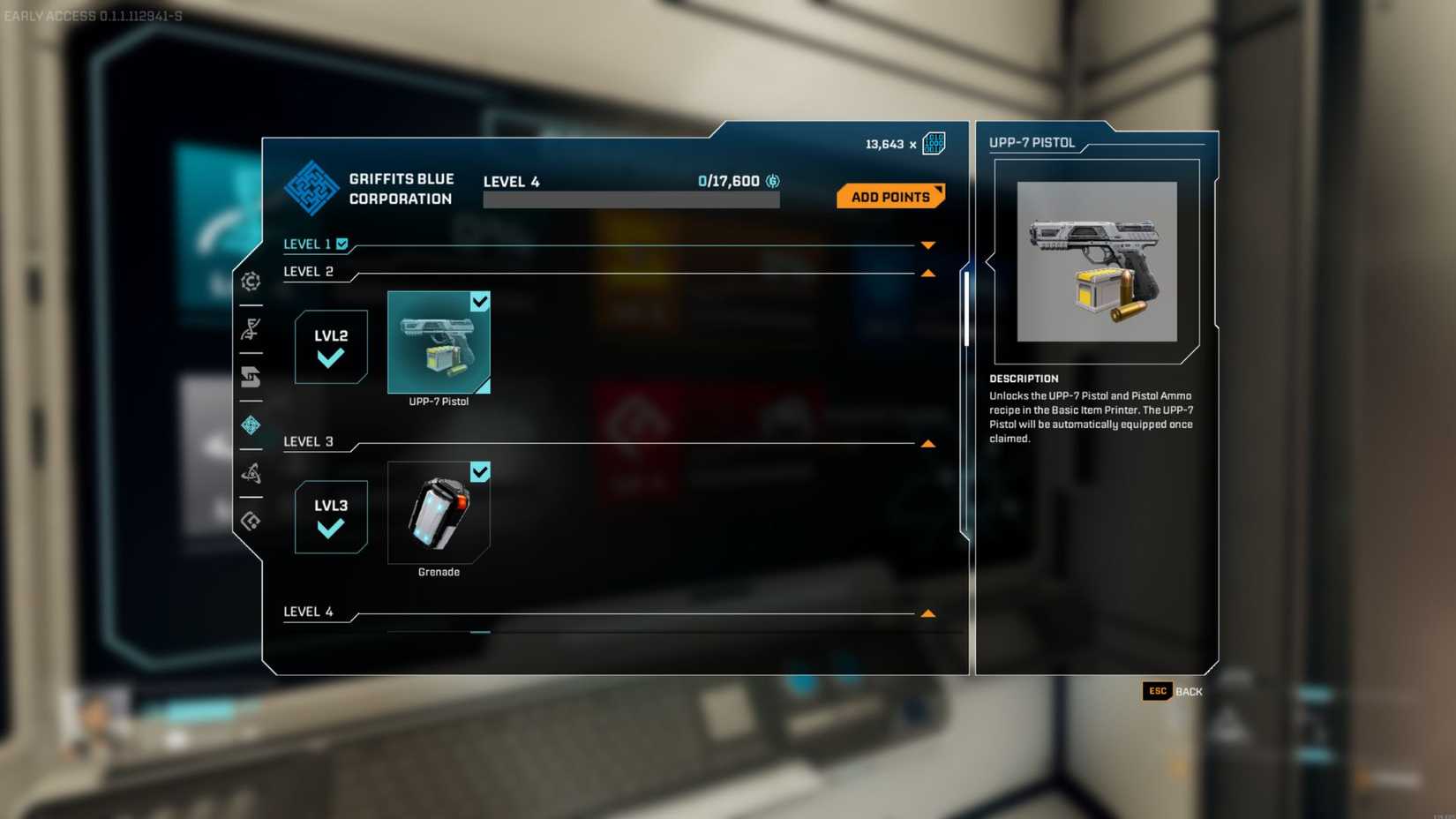1456x819 pixels.
Task: Select the Griffits Blue Corporation logo
Action: (x=311, y=190)
